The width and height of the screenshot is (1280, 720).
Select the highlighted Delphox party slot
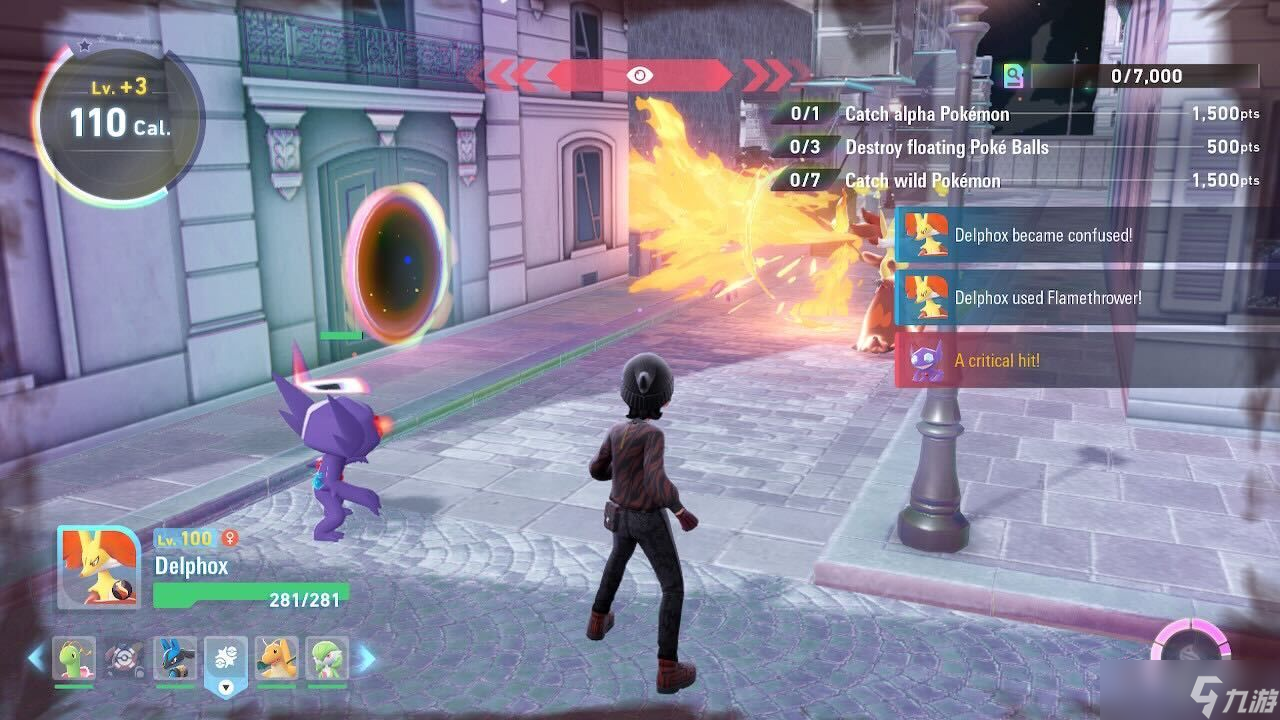coord(225,661)
